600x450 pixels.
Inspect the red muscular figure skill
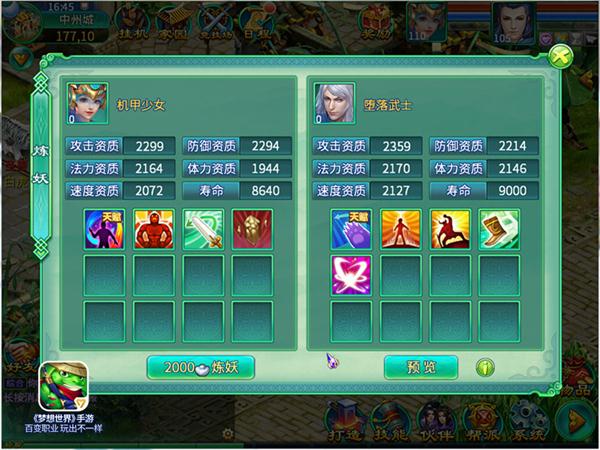click(153, 228)
